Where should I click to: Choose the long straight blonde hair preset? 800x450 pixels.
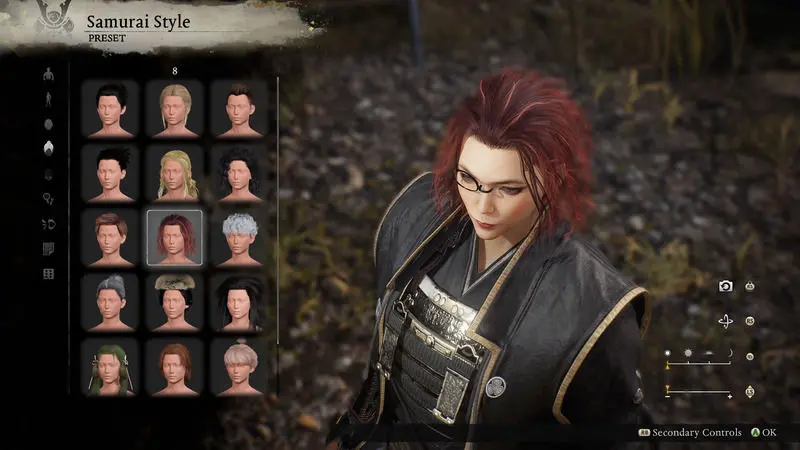click(x=174, y=108)
